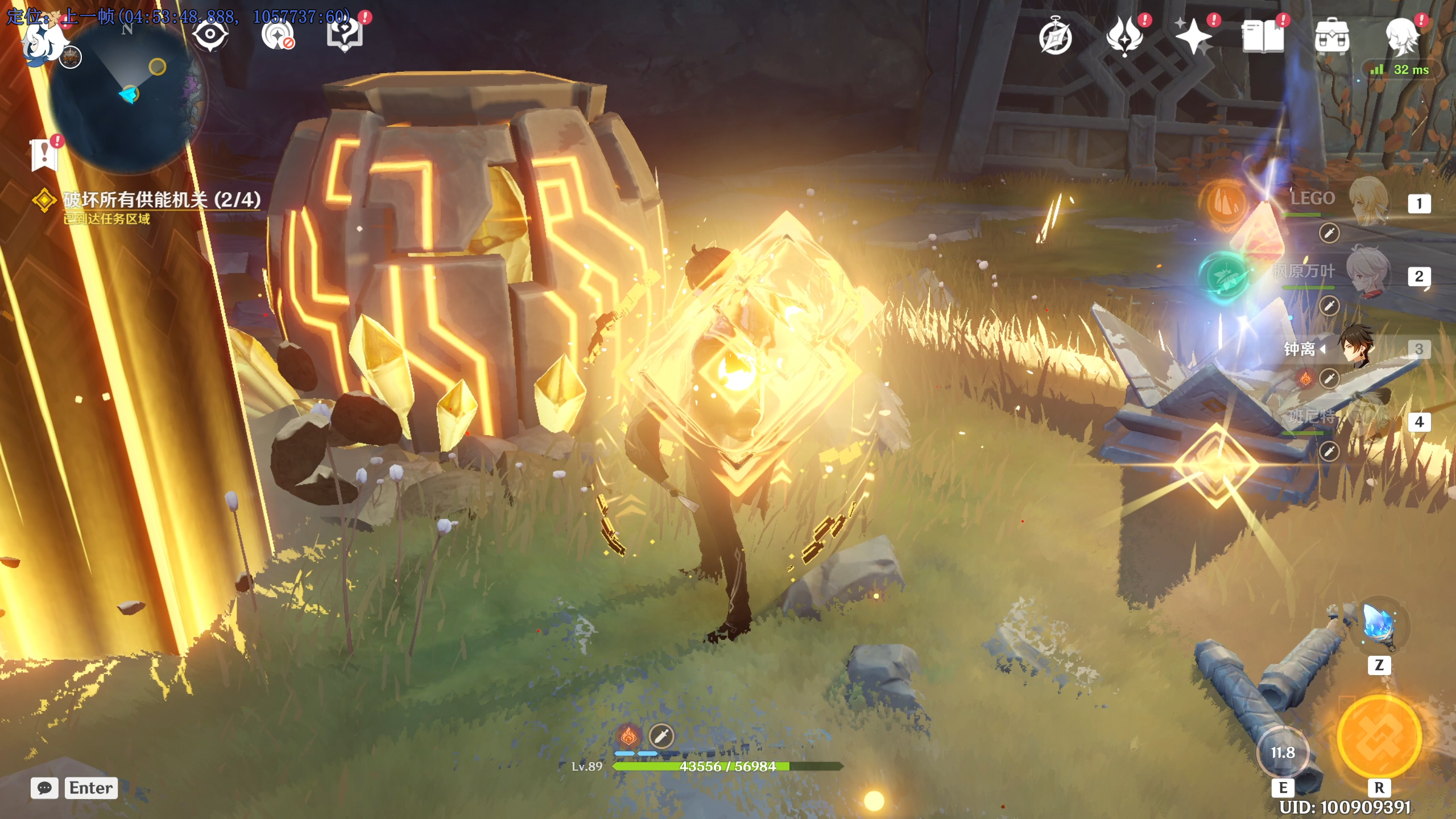Open the compass events icon
1456x819 pixels.
pos(1055,38)
